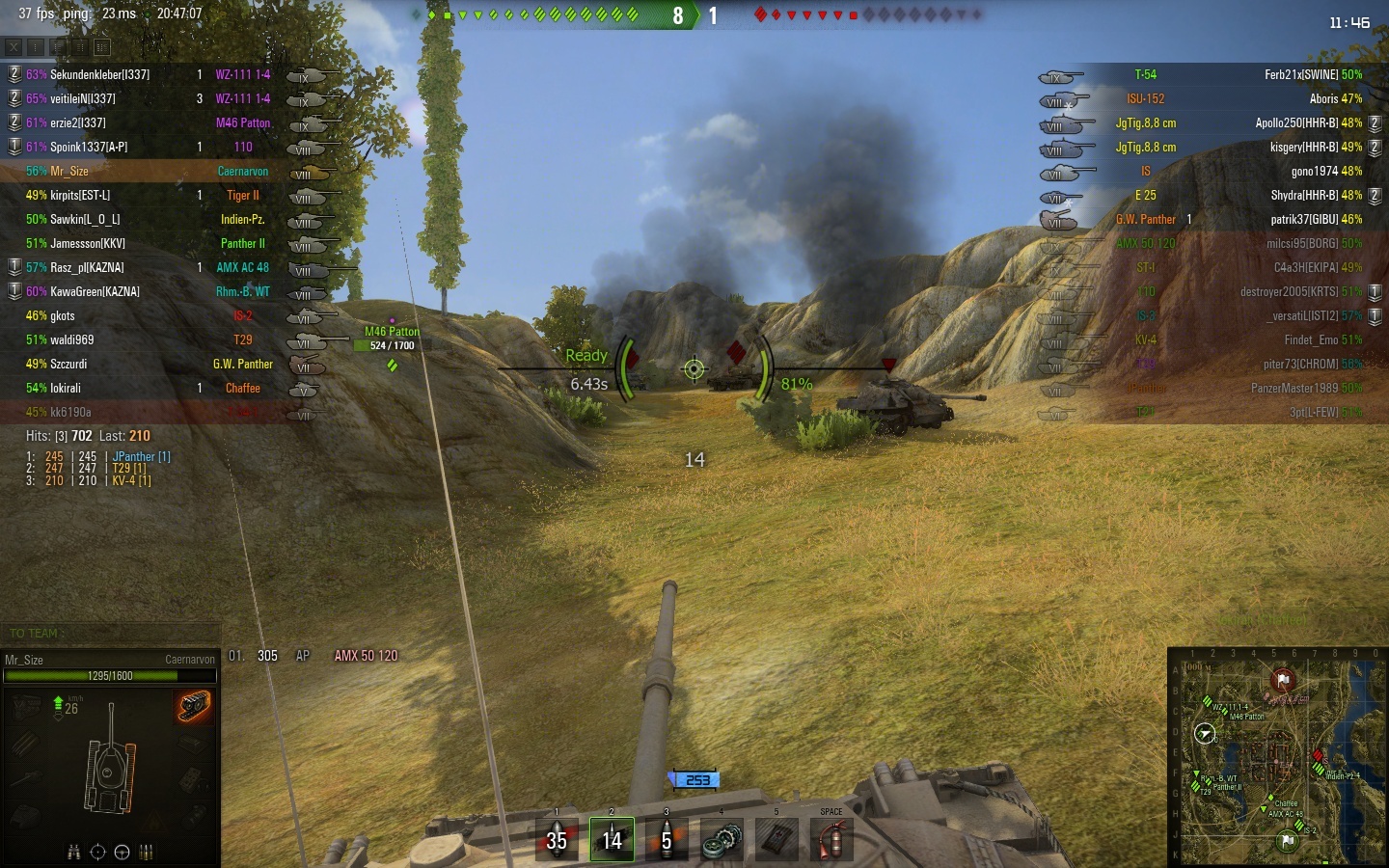1389x868 pixels.
Task: Switch player list to the widest layout
Action: point(102,46)
